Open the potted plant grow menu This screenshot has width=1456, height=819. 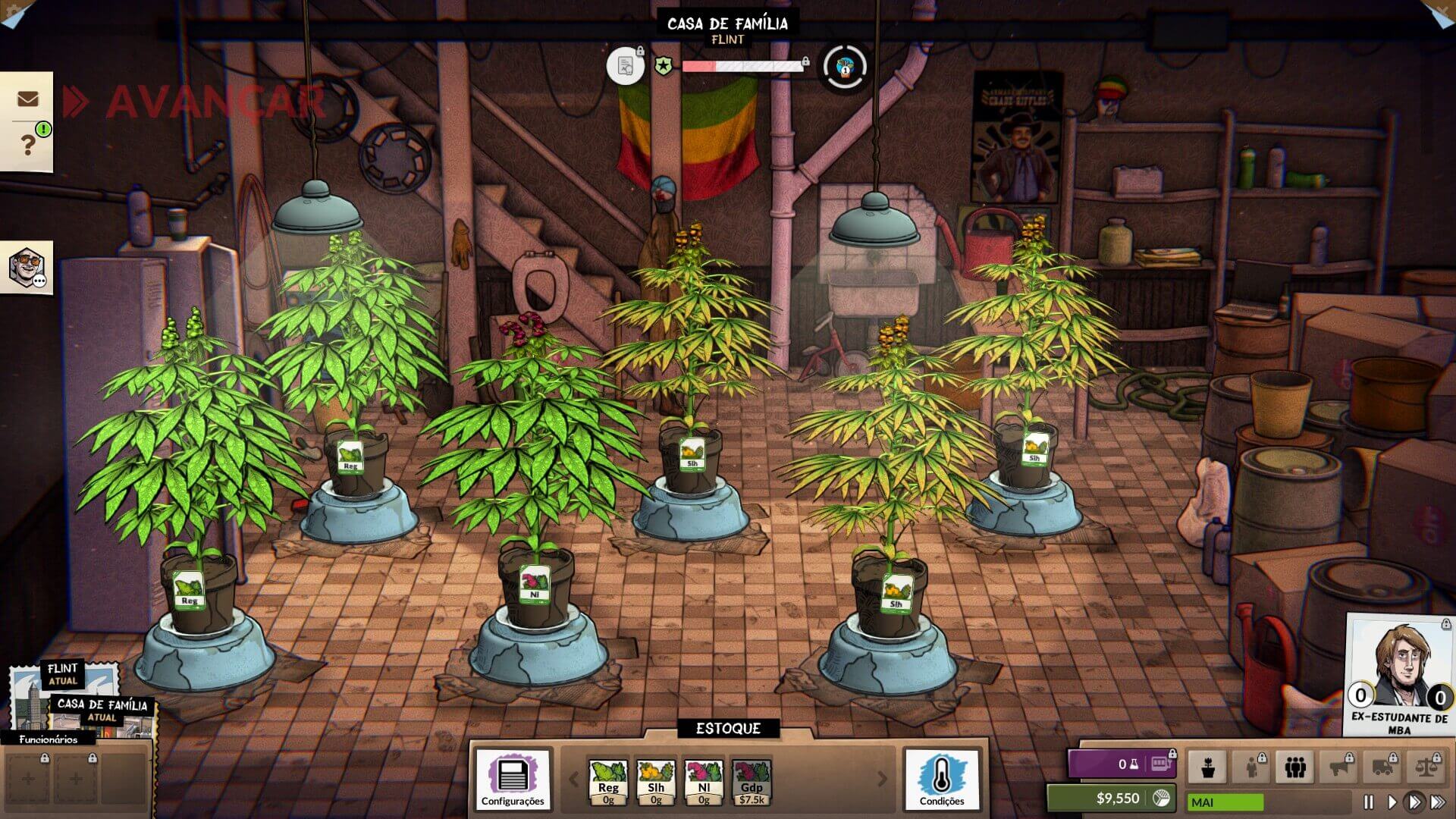(1208, 767)
